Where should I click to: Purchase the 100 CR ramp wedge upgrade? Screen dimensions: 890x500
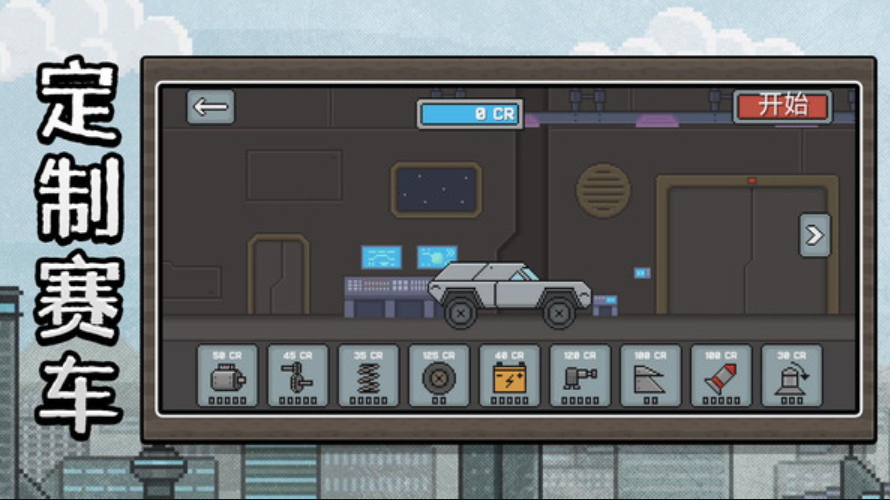pos(651,376)
